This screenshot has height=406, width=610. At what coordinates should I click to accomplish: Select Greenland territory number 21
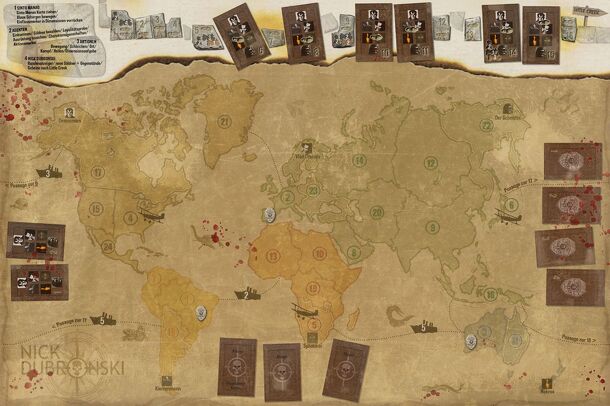click(224, 124)
